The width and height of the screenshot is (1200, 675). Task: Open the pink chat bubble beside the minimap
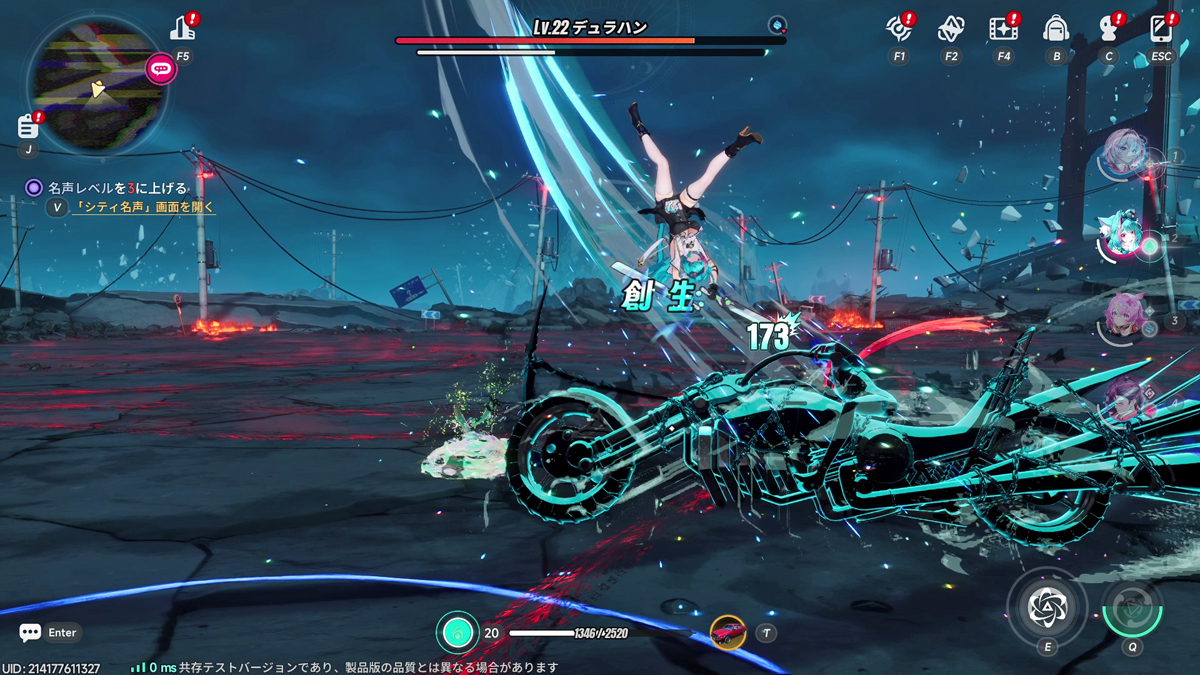coord(160,69)
